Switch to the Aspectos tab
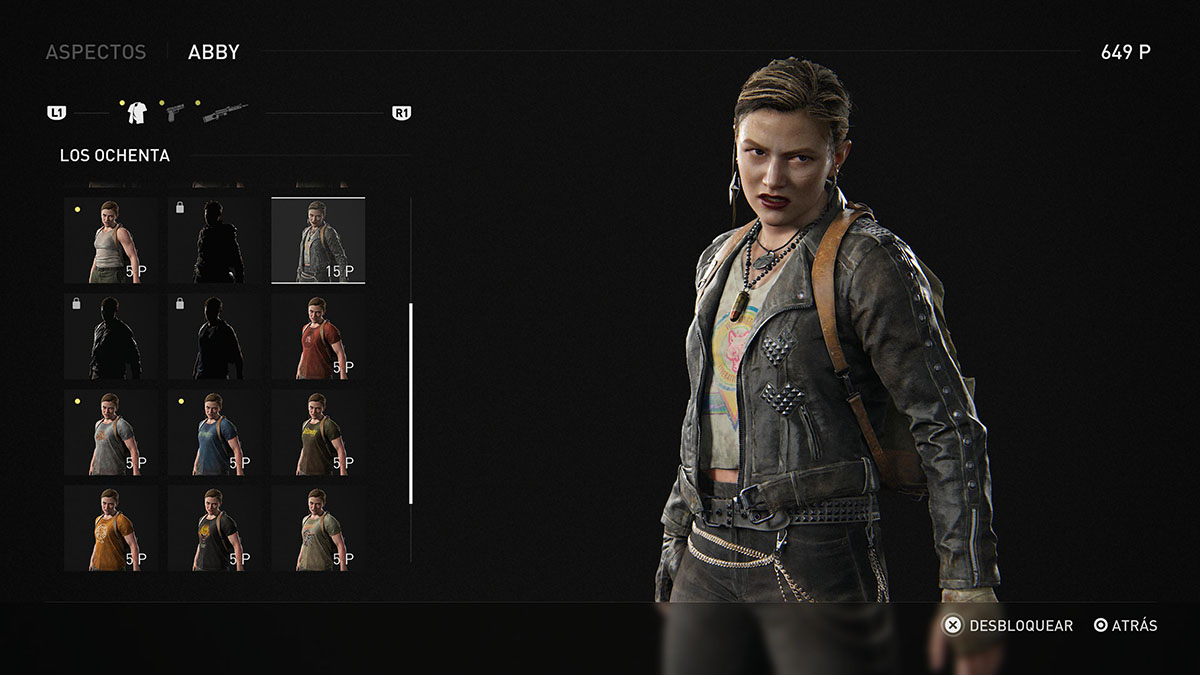This screenshot has height=675, width=1200. pyautogui.click(x=96, y=52)
